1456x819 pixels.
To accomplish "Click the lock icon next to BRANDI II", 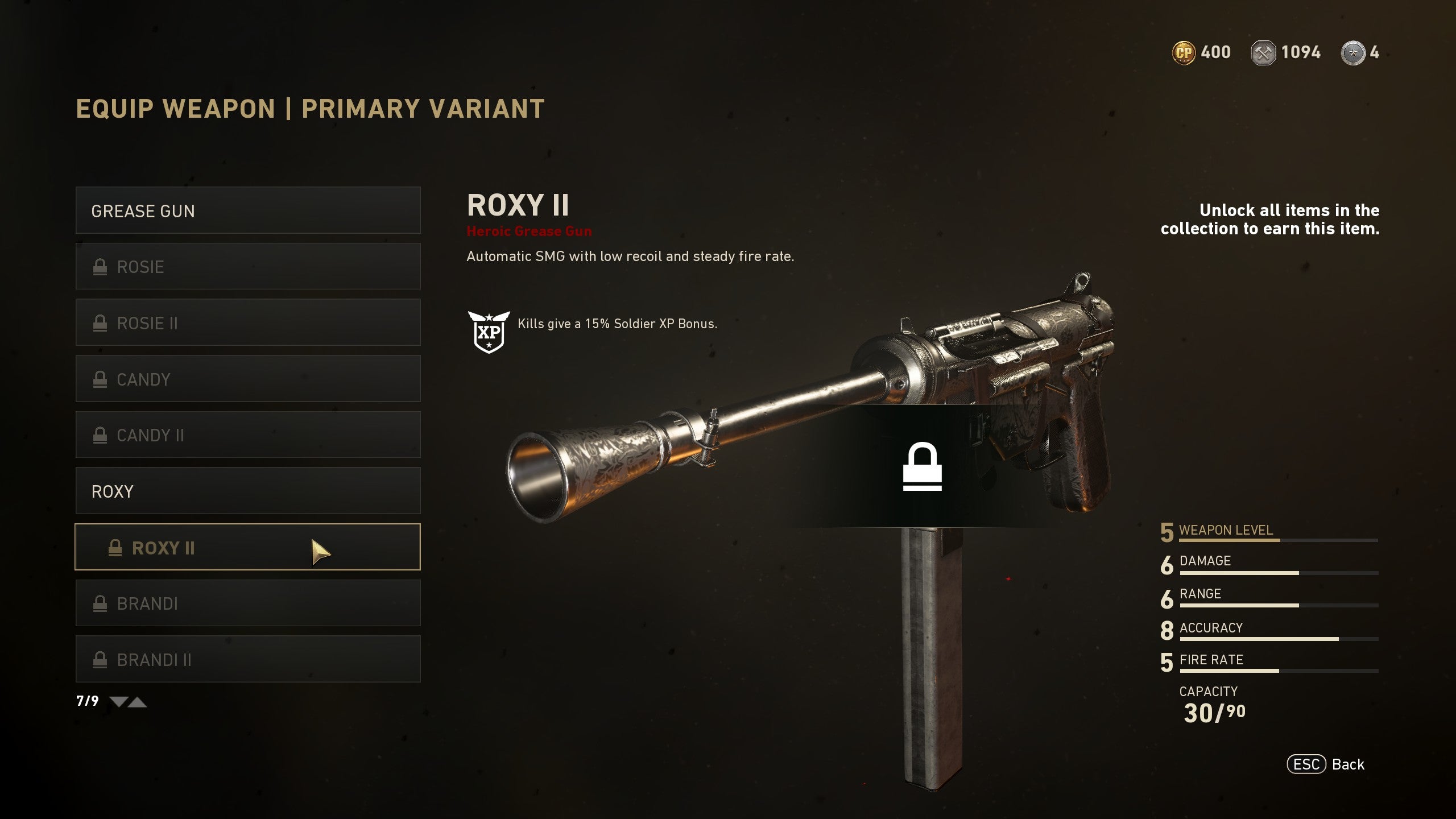I will click(x=101, y=660).
